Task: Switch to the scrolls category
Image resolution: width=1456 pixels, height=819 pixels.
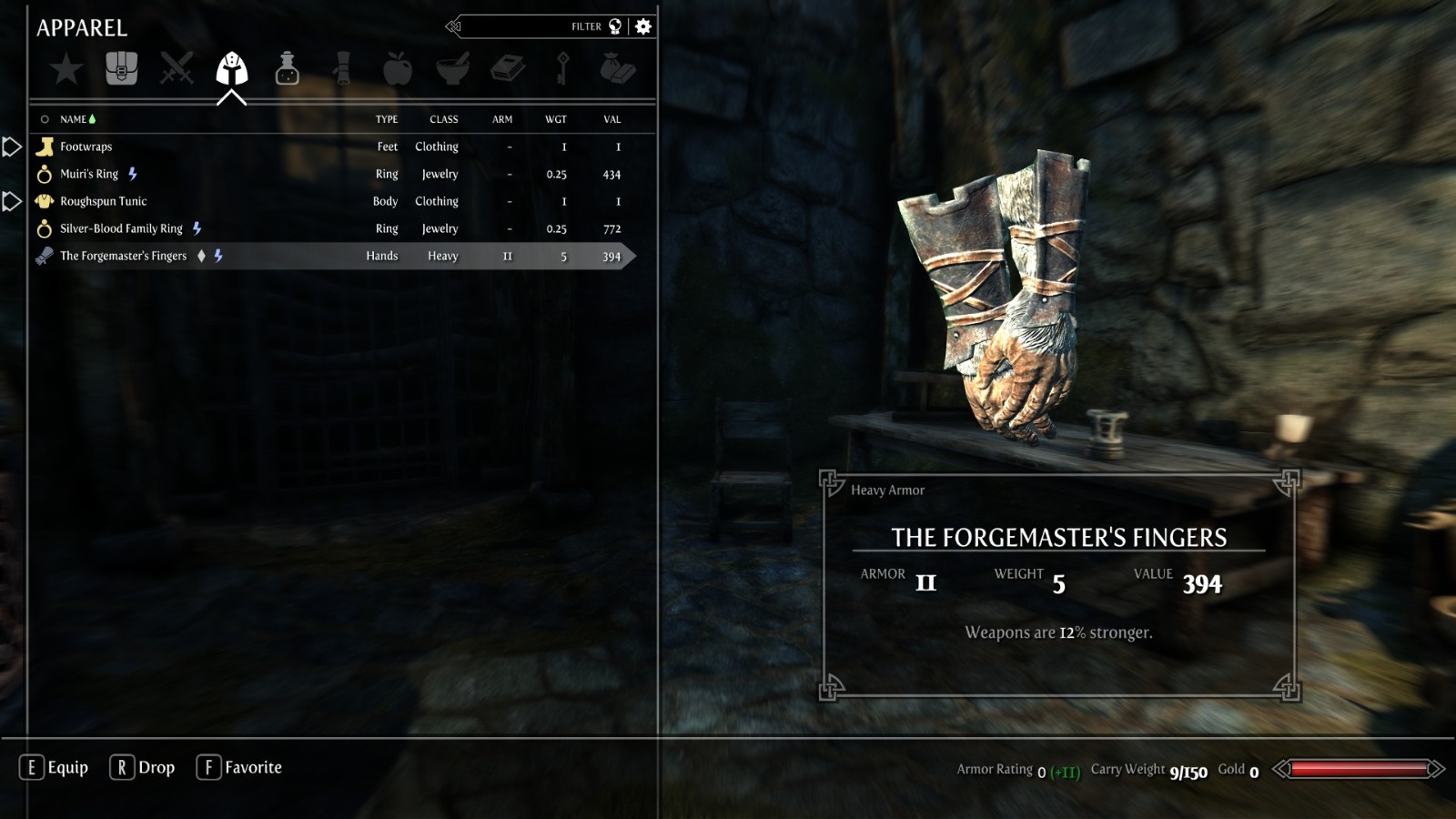Action: coord(342,69)
